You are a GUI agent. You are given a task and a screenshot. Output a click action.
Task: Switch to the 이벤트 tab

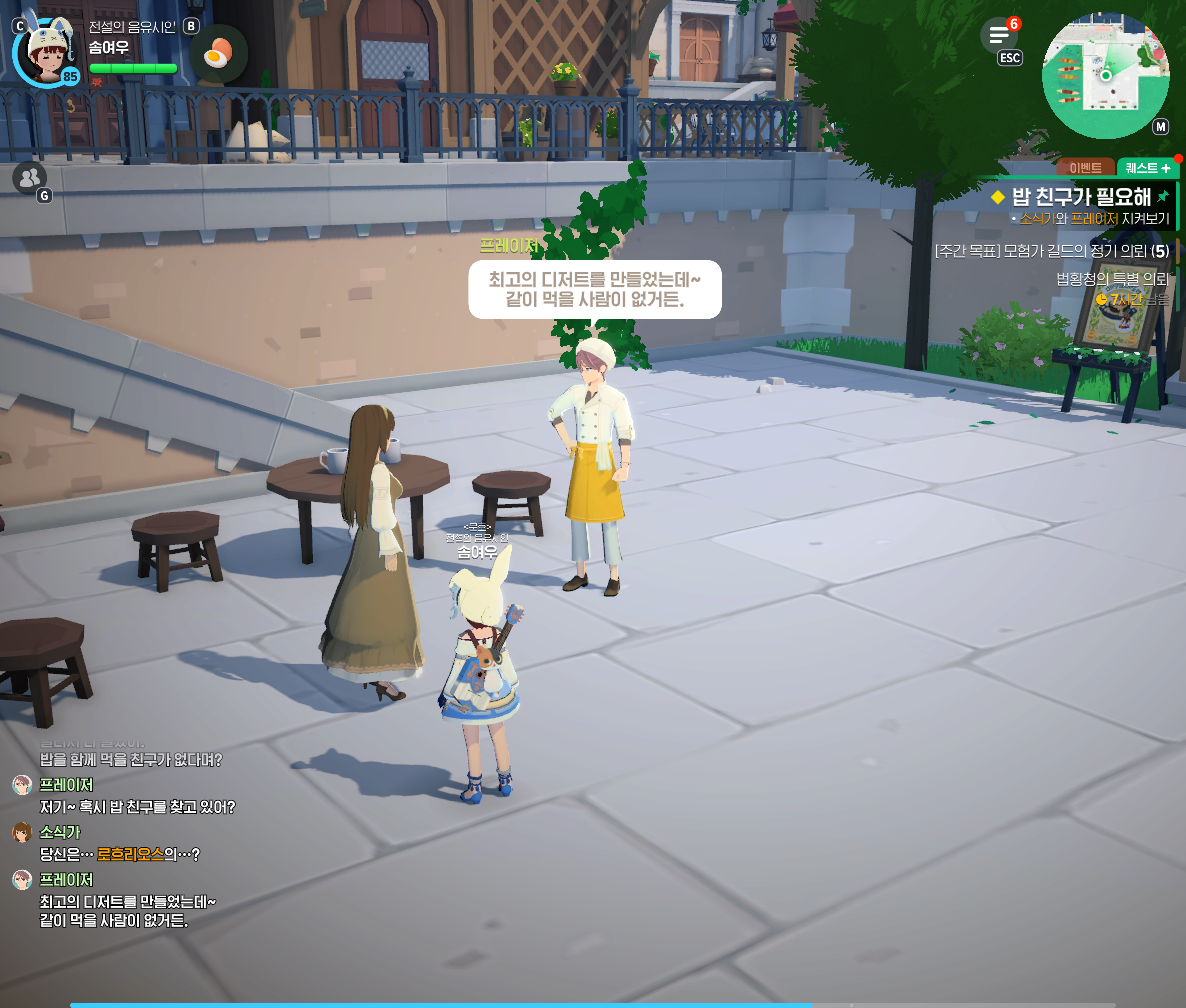click(1085, 168)
